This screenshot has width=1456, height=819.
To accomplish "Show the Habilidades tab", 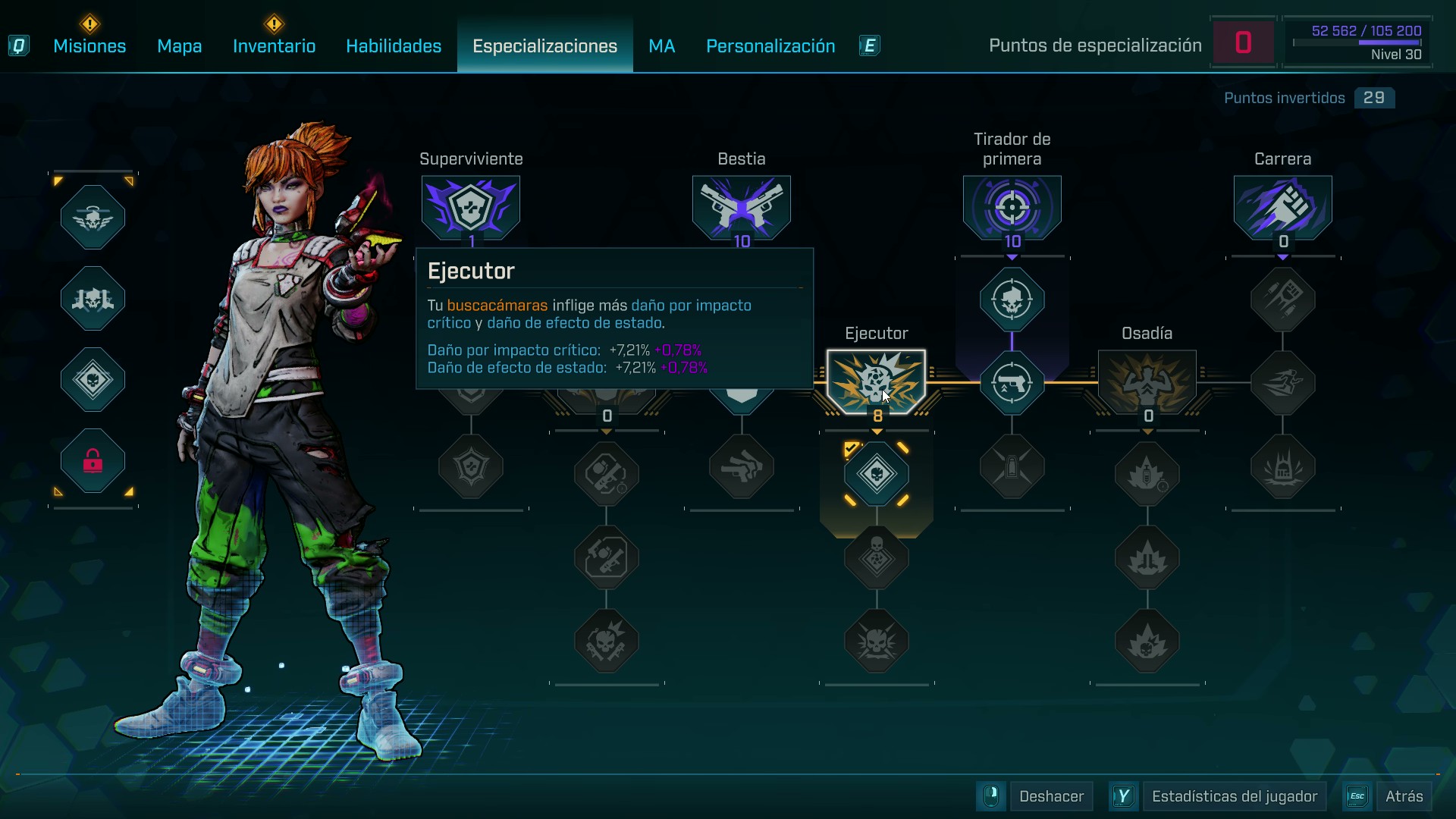I will [x=394, y=46].
